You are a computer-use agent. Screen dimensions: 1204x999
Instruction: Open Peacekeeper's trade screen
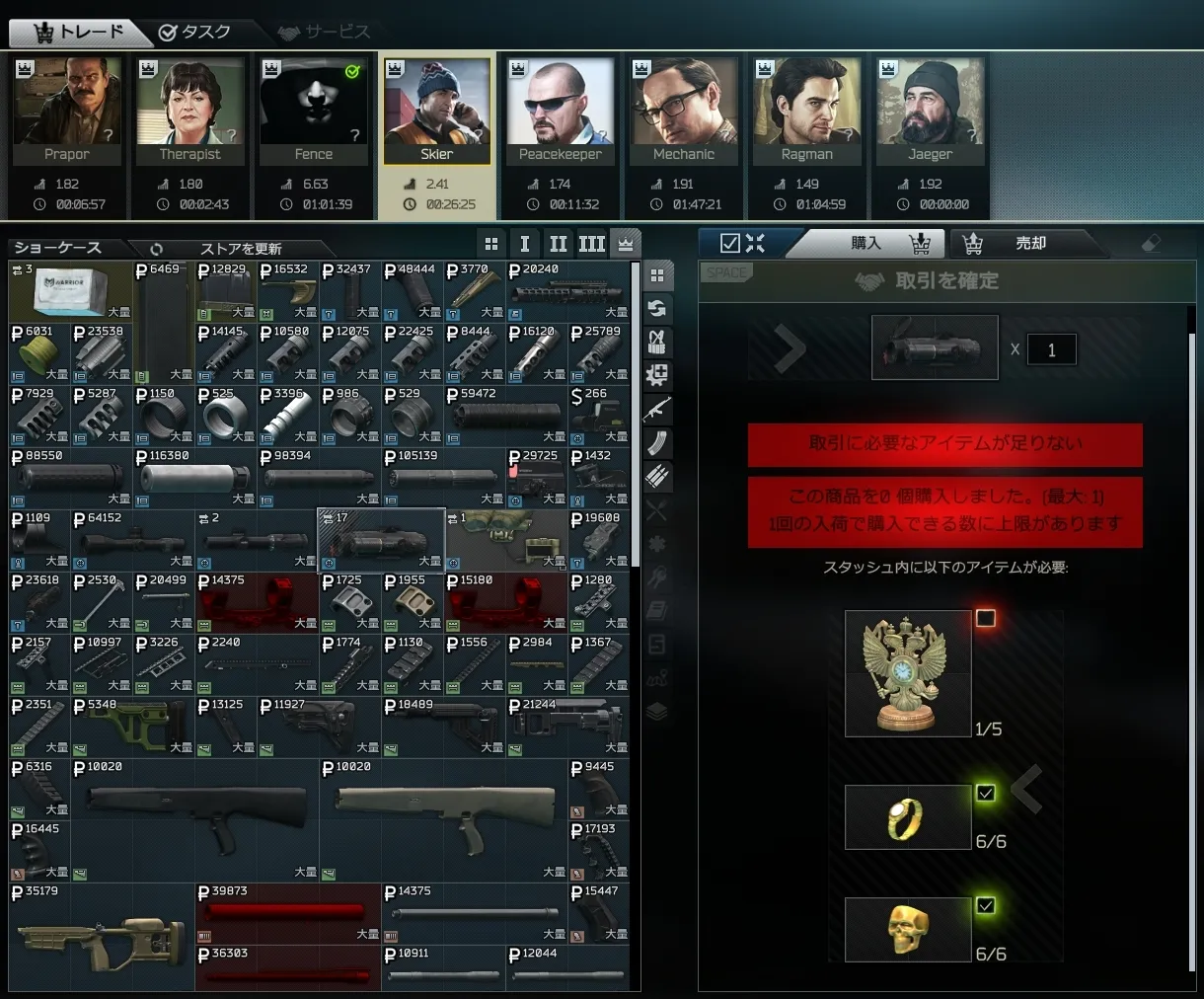click(x=561, y=111)
